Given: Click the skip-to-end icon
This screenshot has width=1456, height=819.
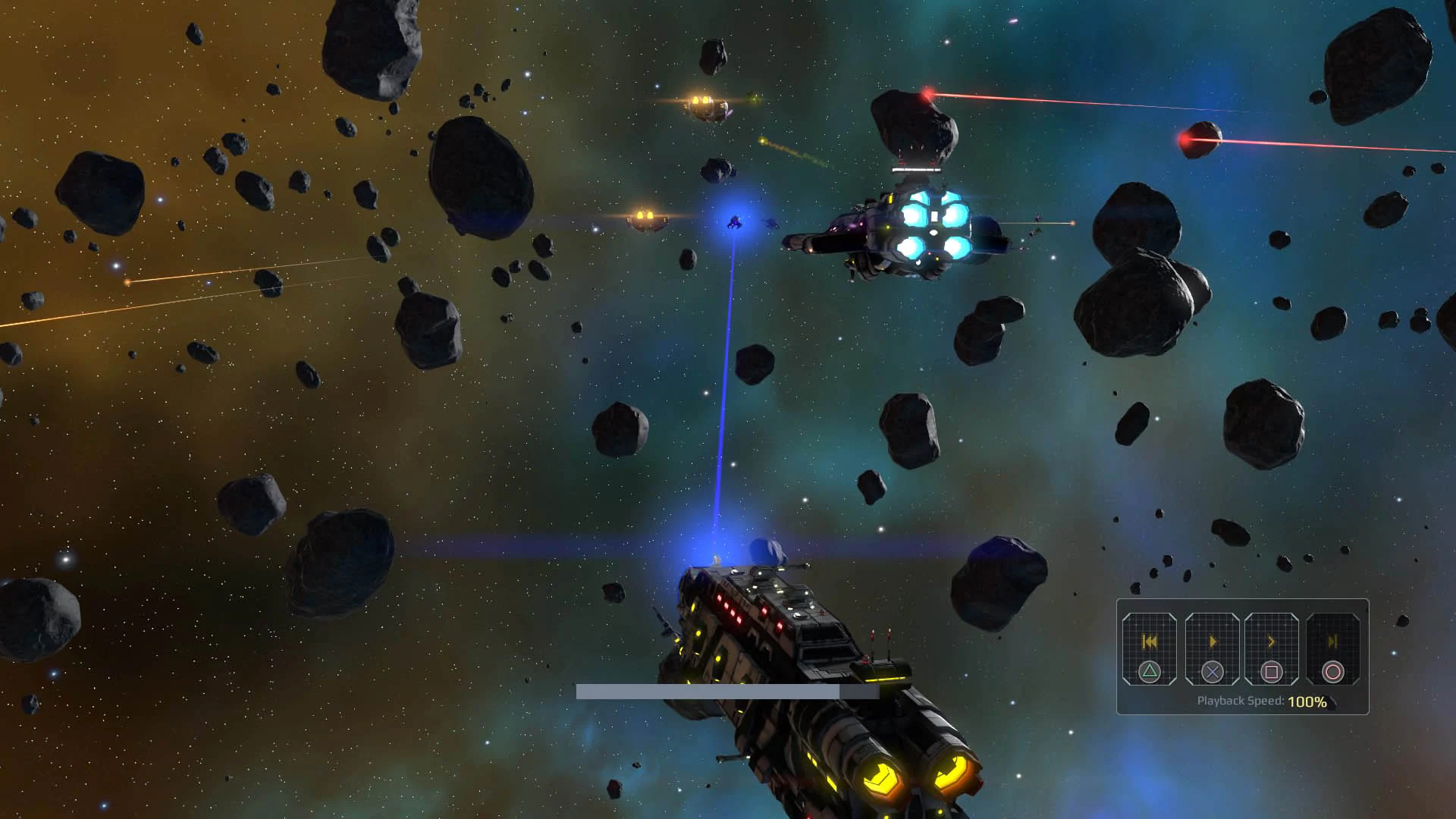Looking at the screenshot, I should point(1334,642).
